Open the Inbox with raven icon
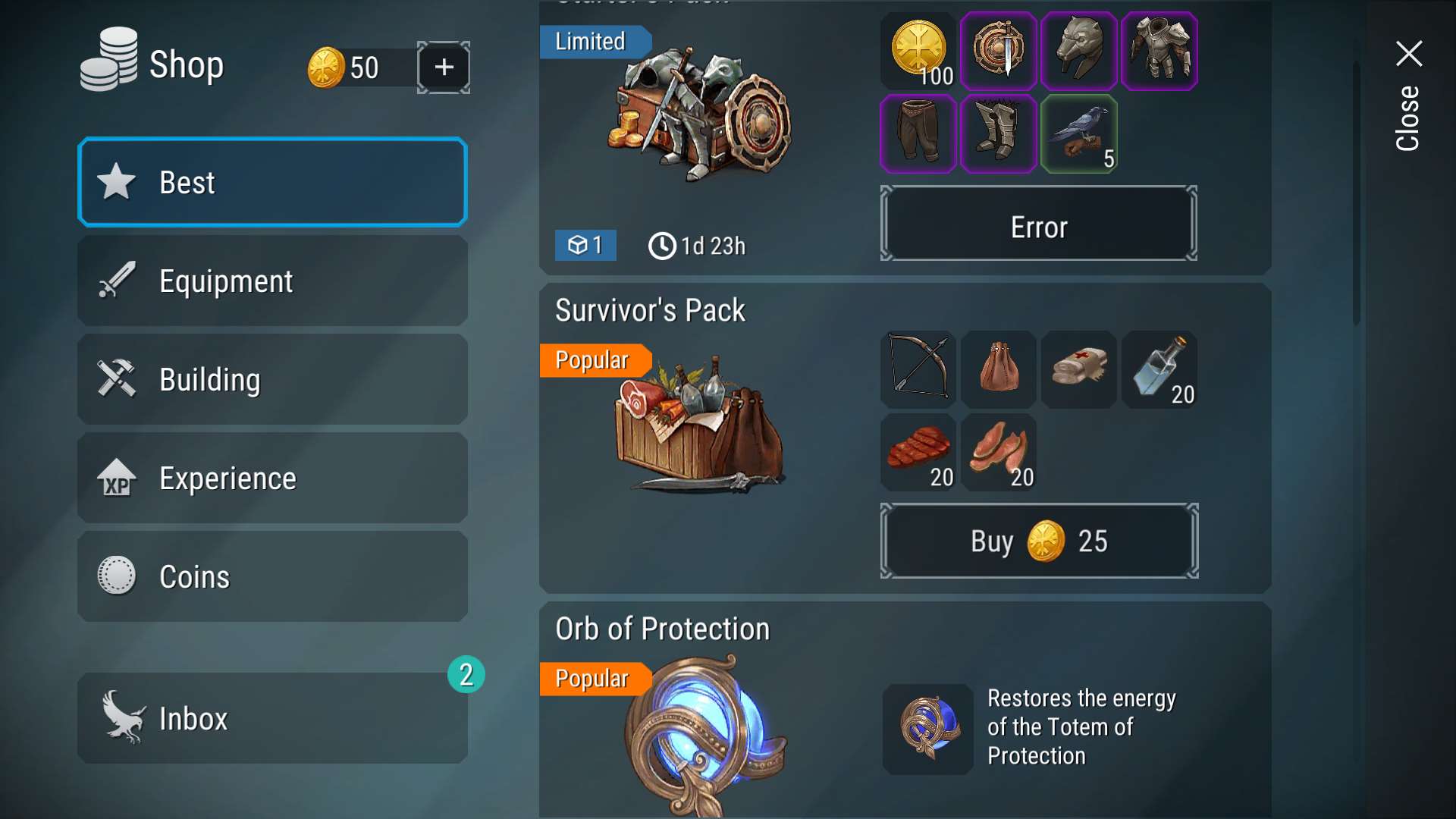Screen dimensions: 1456x819 (x=272, y=717)
